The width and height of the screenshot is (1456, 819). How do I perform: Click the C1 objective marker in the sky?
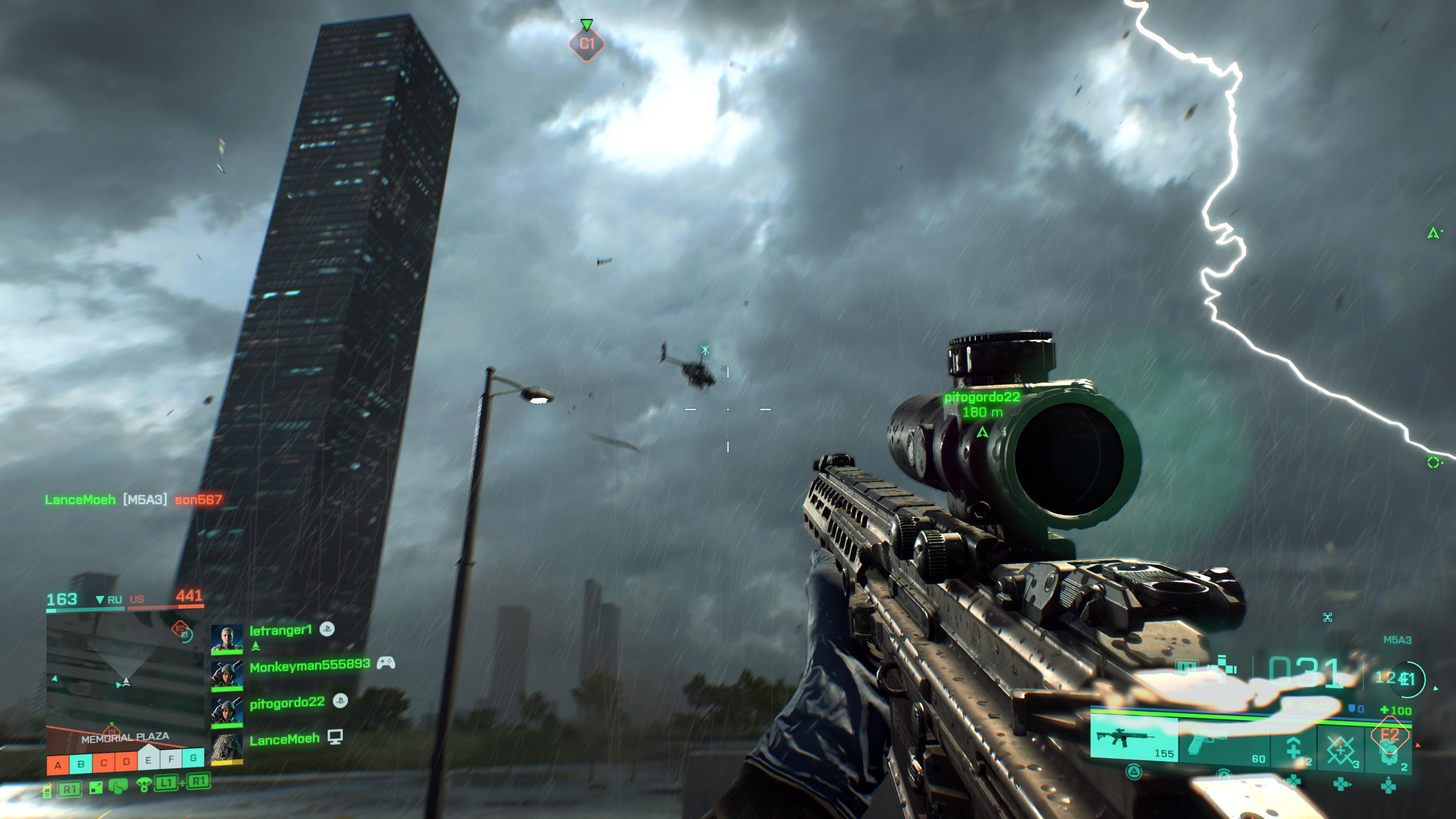click(x=587, y=44)
